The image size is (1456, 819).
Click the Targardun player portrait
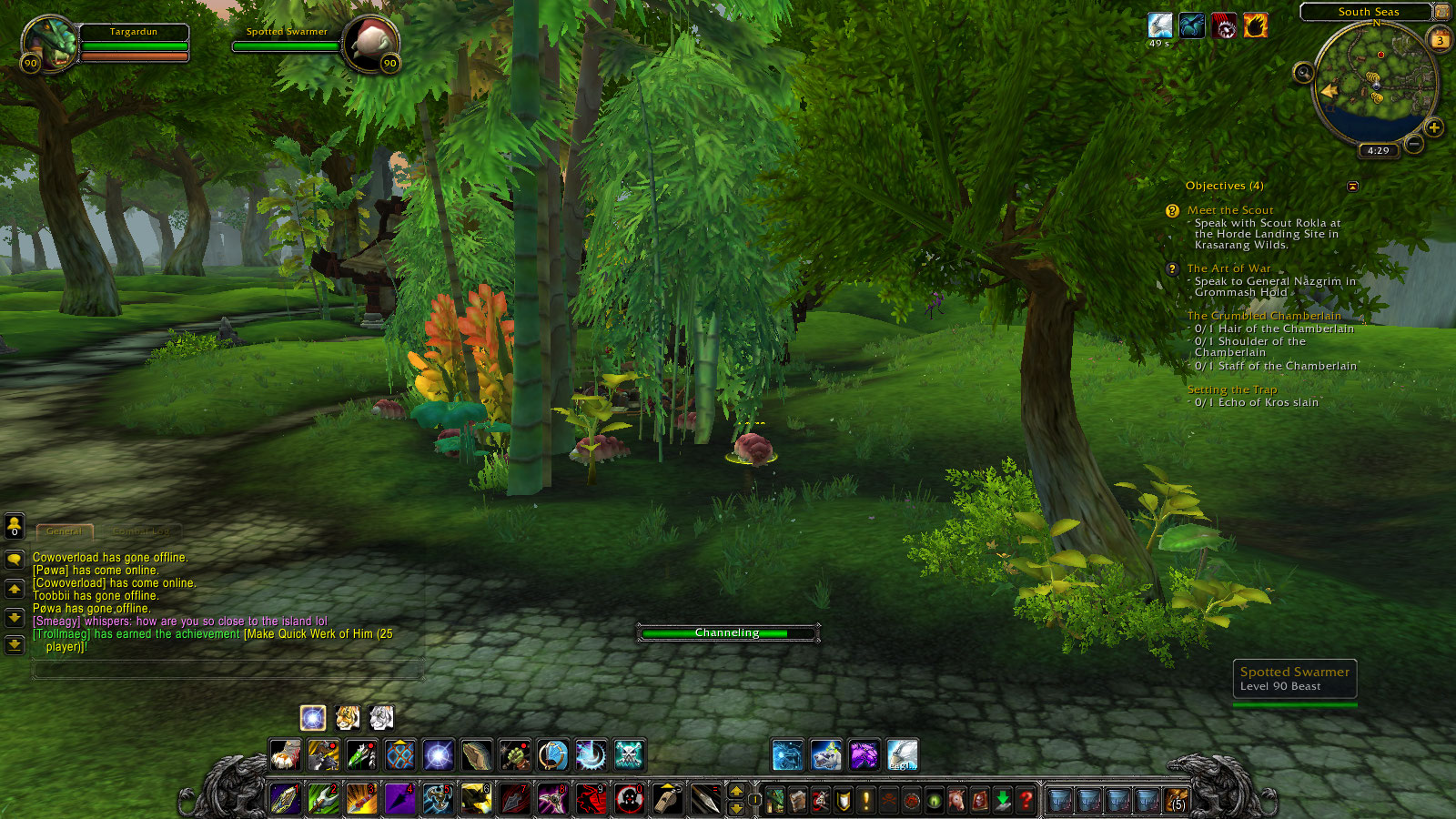click(51, 44)
